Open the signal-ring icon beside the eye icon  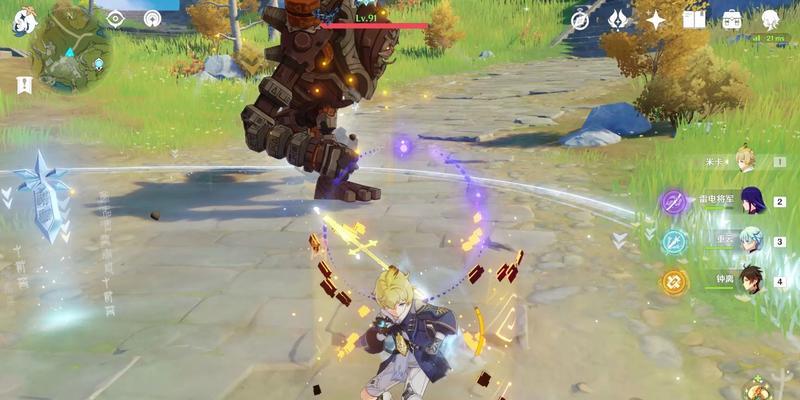pos(152,18)
